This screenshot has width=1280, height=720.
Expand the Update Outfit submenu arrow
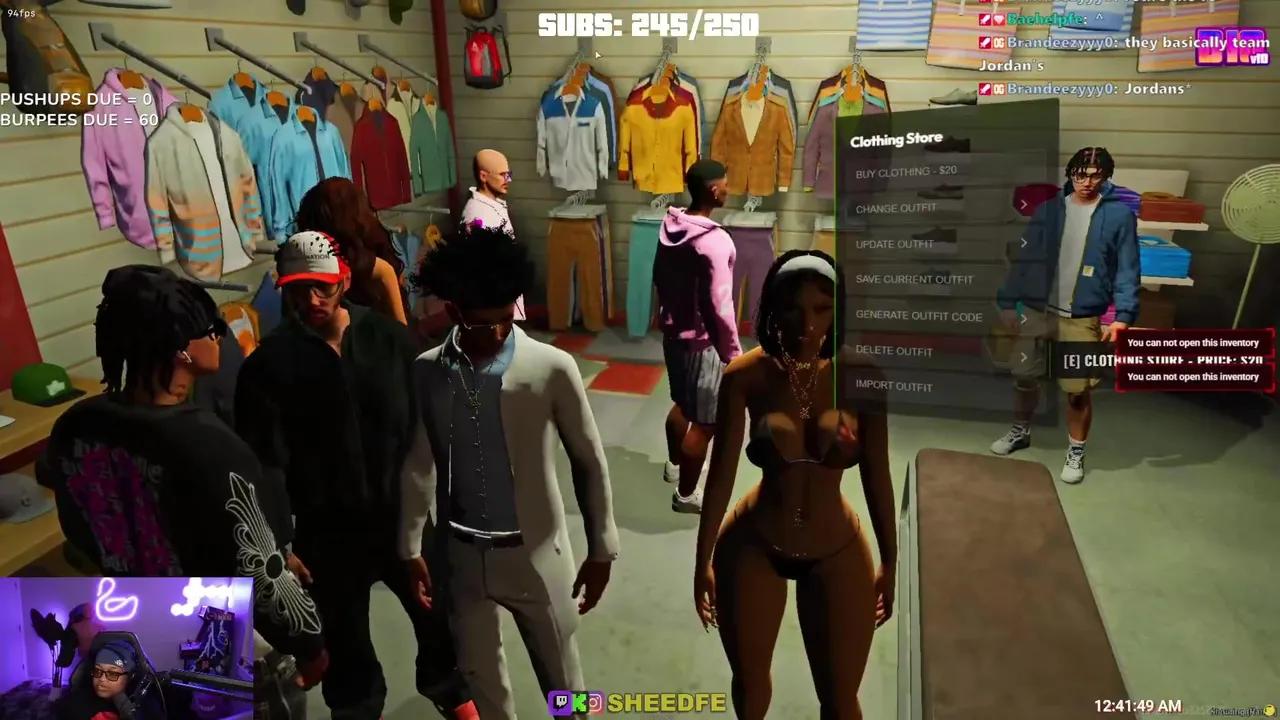click(1024, 242)
